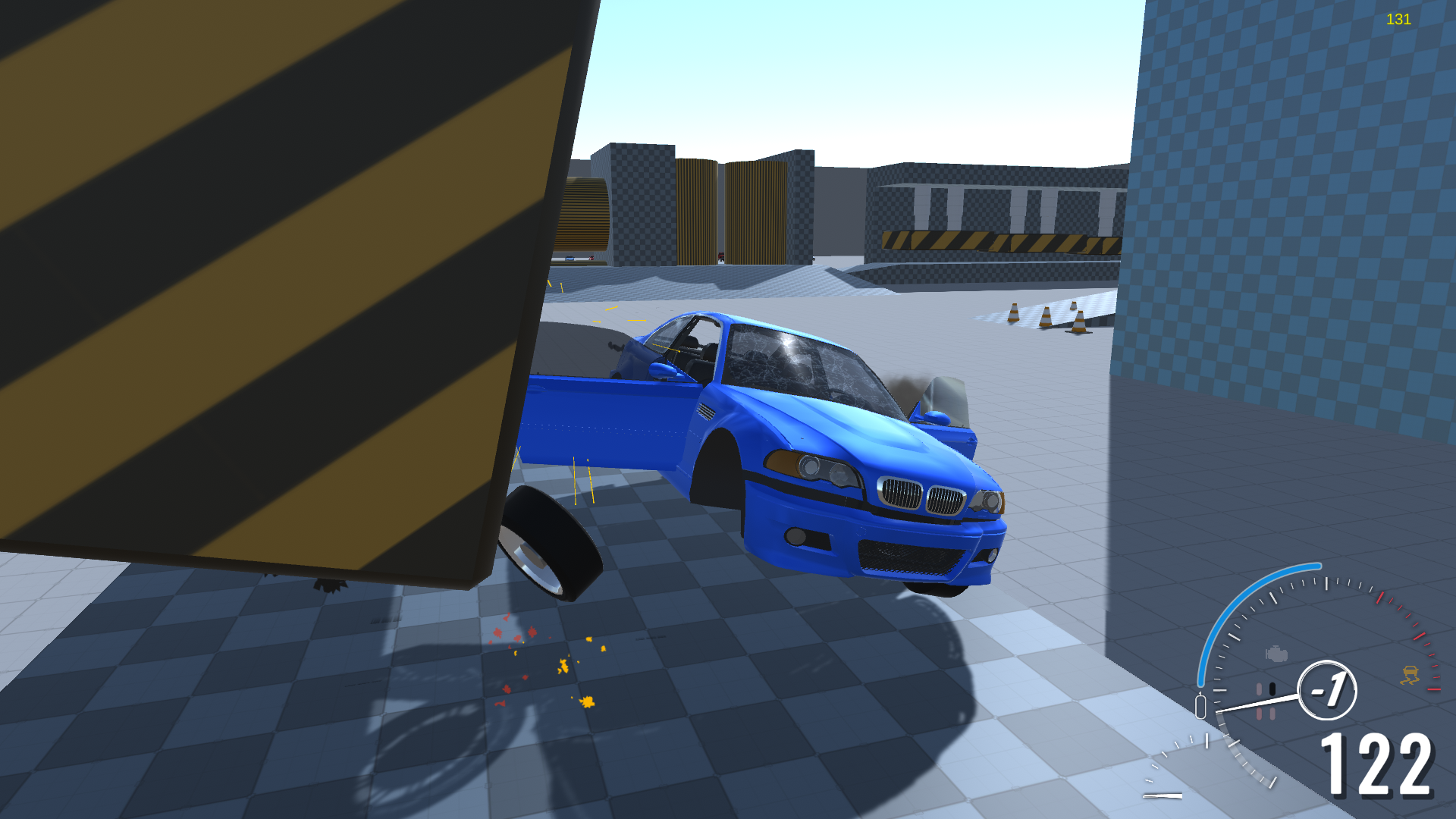1456x819 pixels.
Task: Click the oval zero marker on the RPM dial
Action: [x=1201, y=704]
